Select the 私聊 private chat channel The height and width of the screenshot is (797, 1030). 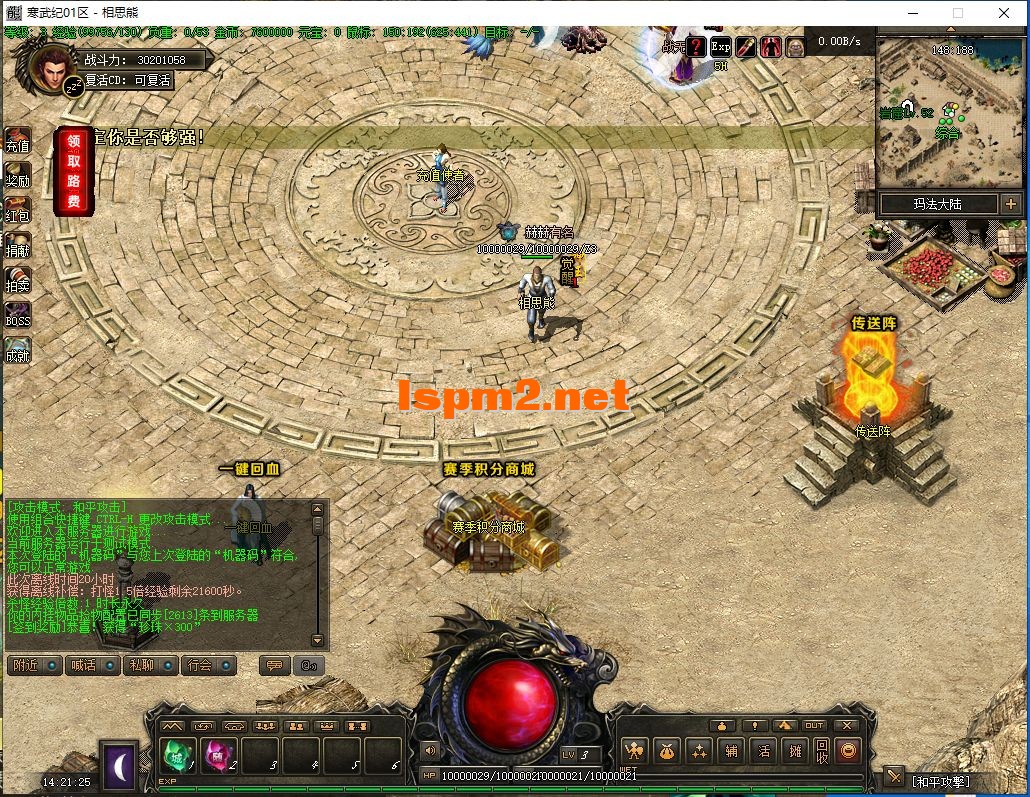151,665
